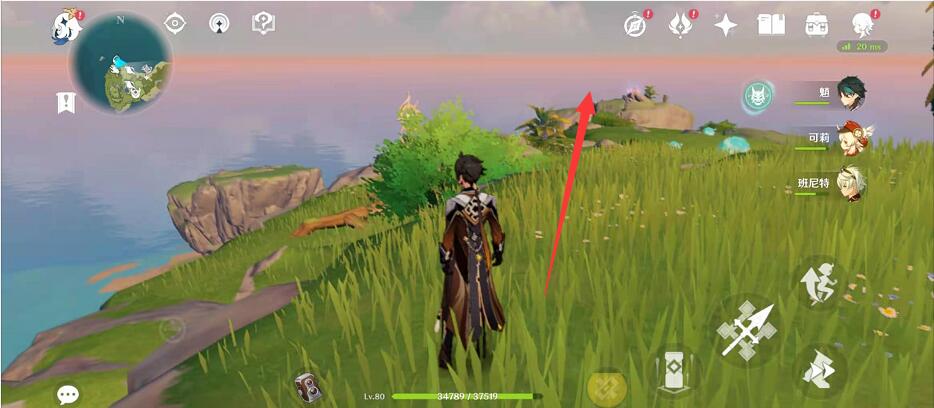
Task: Open the quest bookmark icon
Action: tap(67, 102)
